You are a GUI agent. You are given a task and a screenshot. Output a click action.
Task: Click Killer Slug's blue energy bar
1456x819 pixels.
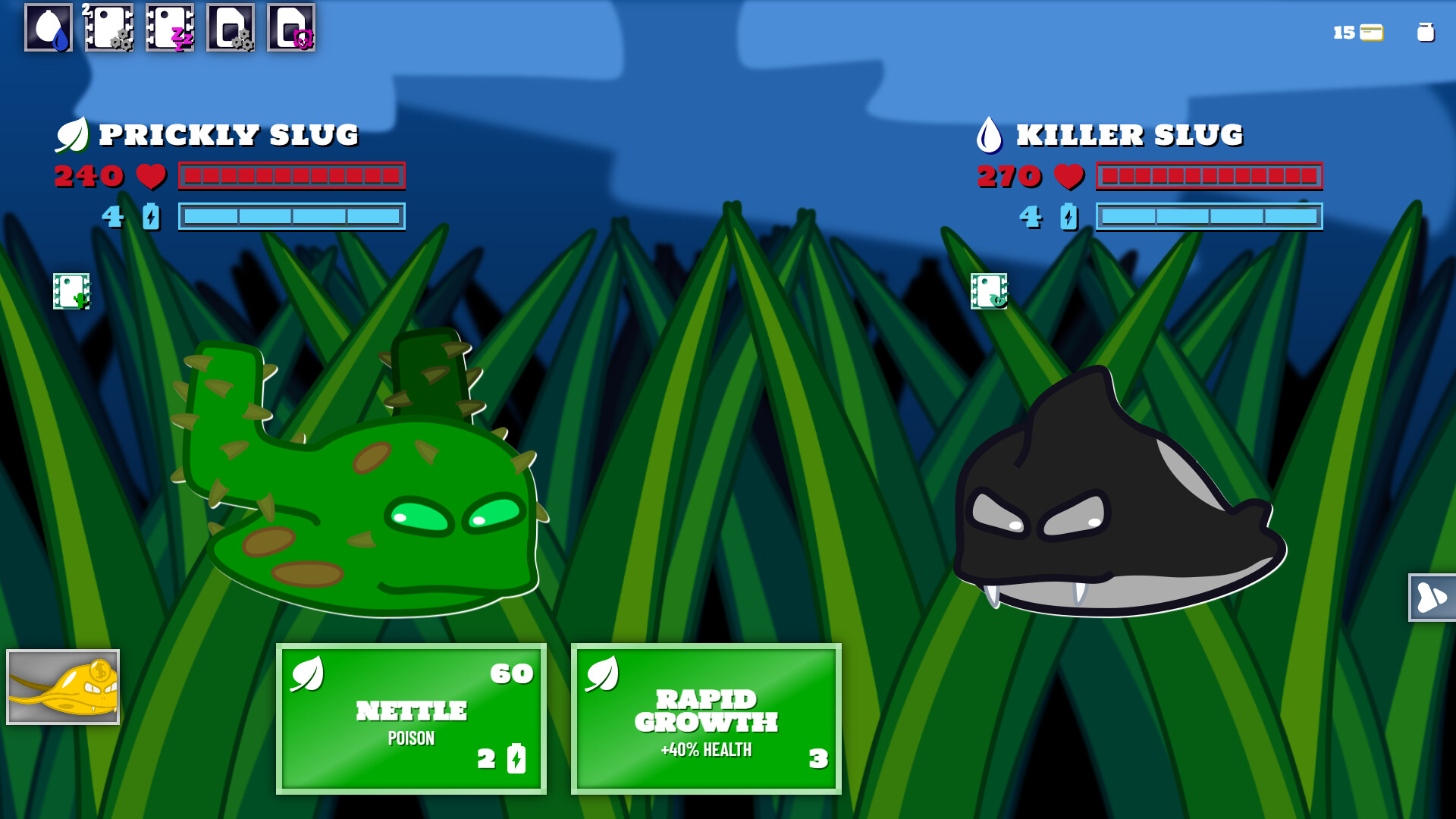tap(1209, 218)
